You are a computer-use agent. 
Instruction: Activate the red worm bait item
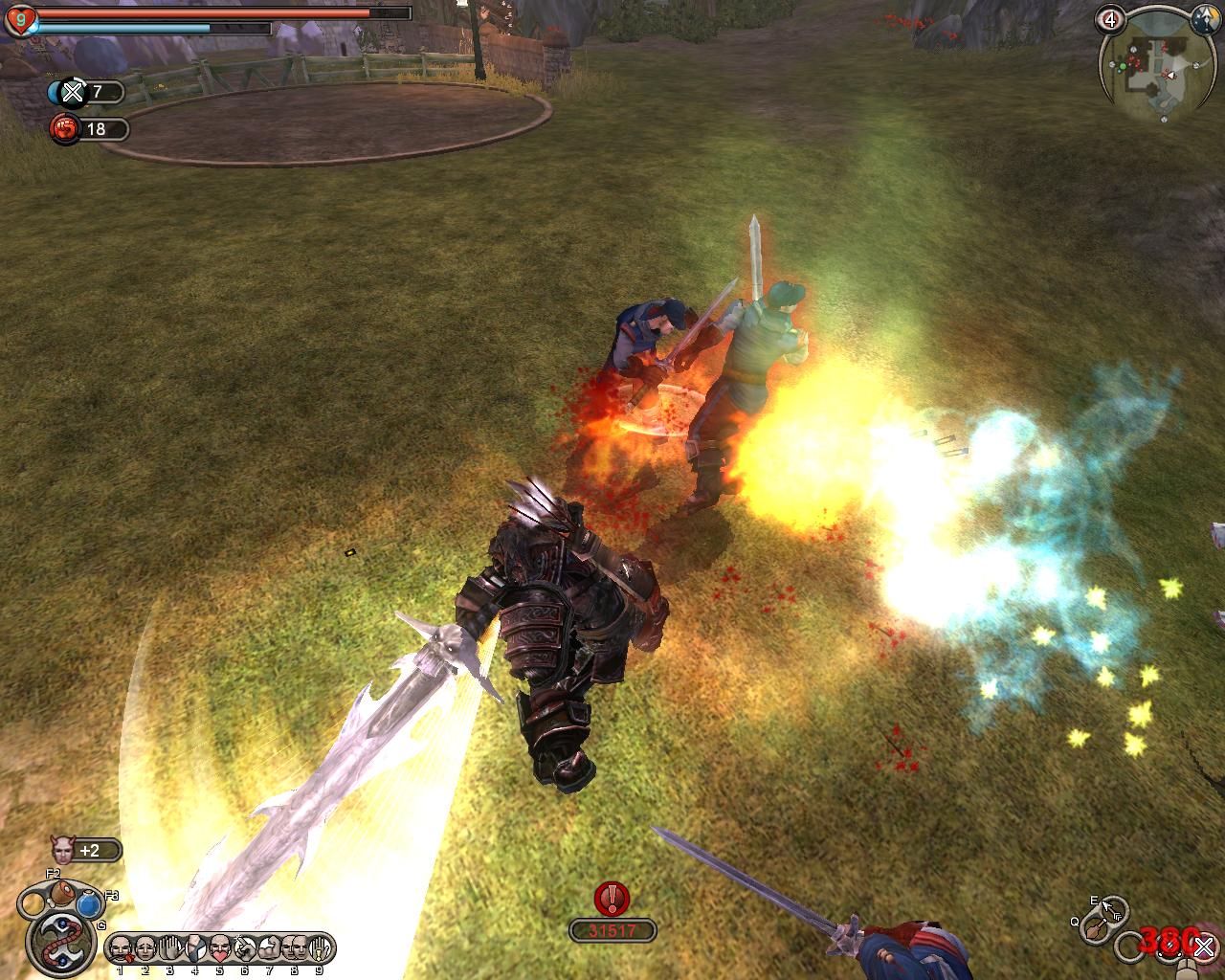coord(62,940)
